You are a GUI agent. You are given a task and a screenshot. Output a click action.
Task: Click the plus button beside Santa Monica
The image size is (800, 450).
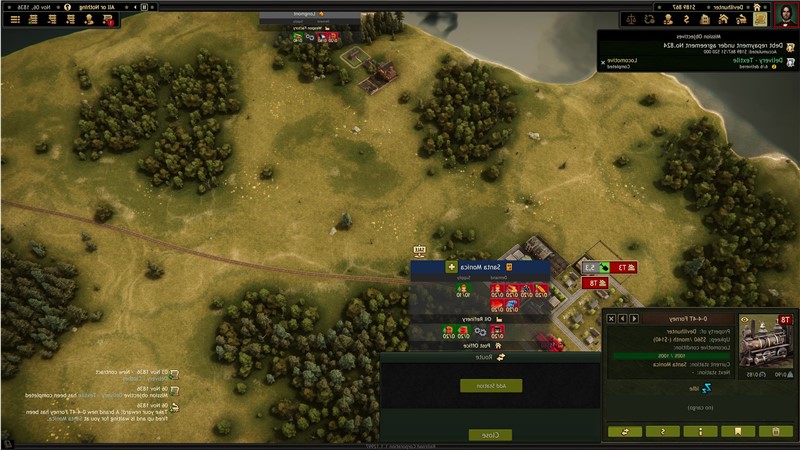pyautogui.click(x=451, y=268)
